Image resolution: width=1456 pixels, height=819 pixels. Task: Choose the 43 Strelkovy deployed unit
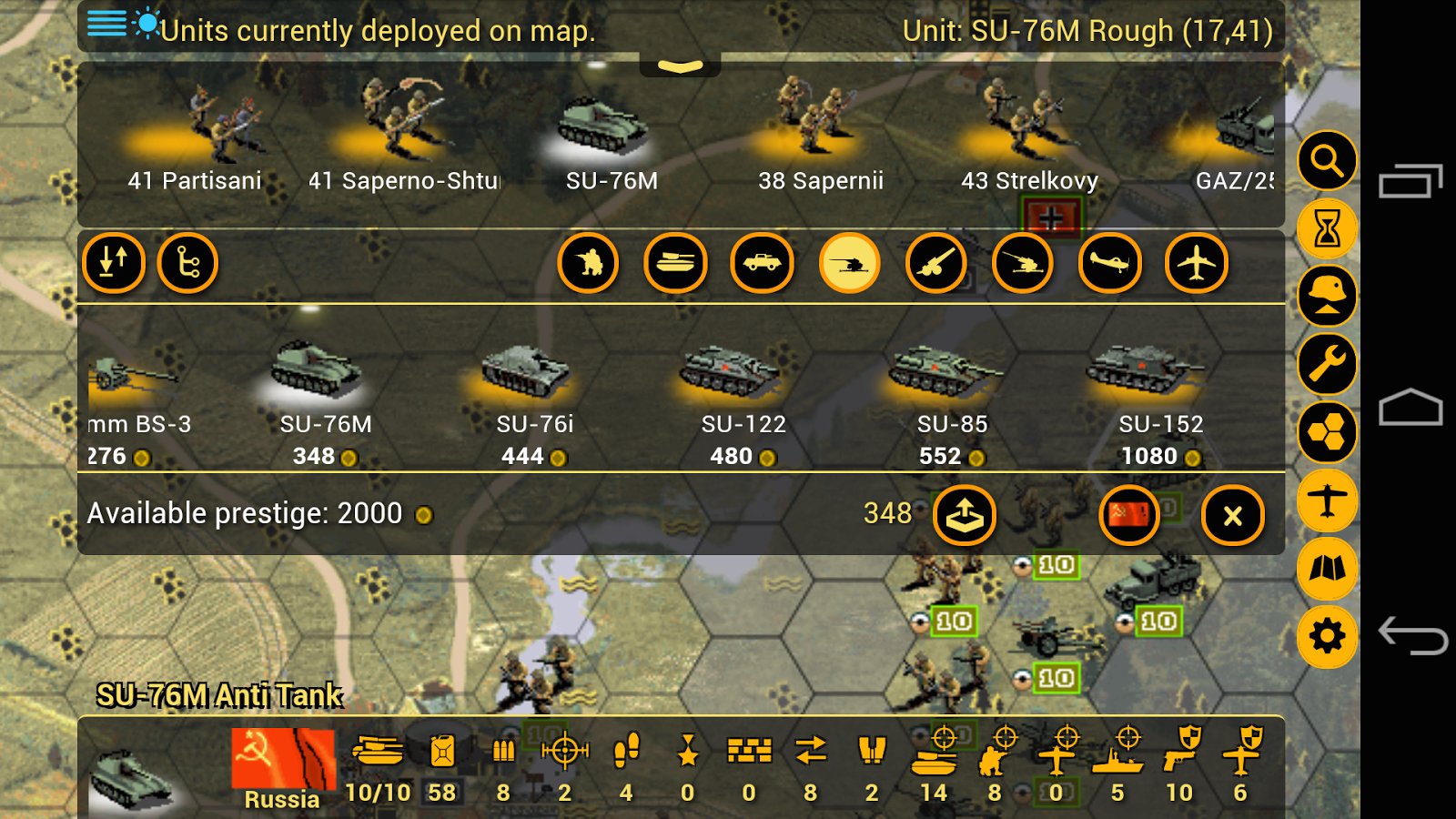[1028, 136]
